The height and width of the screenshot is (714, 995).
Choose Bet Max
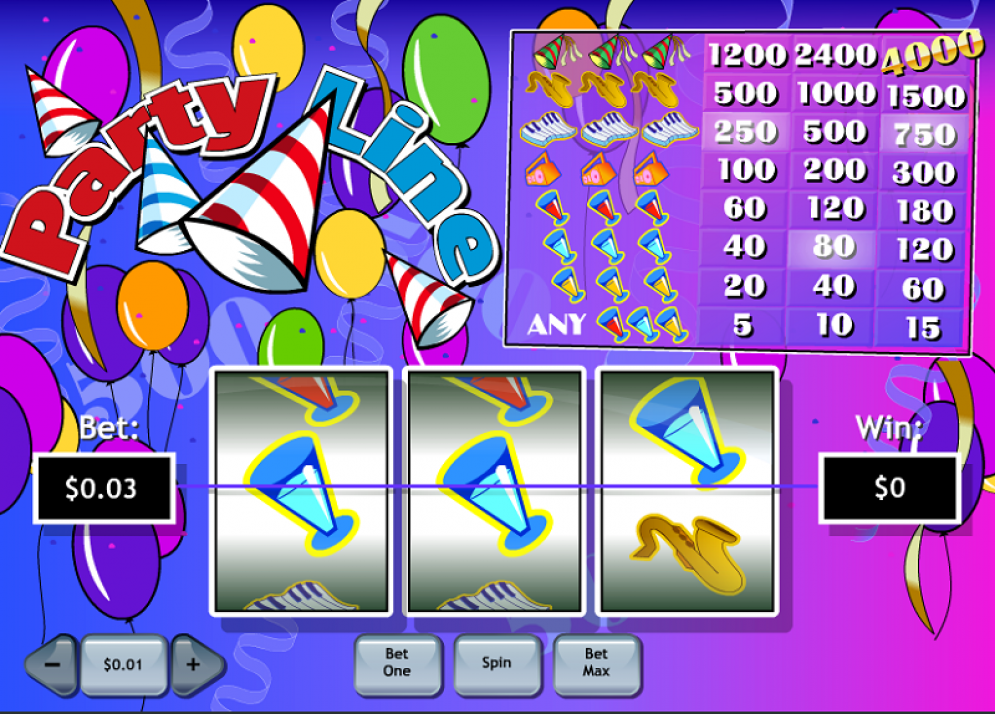(596, 663)
